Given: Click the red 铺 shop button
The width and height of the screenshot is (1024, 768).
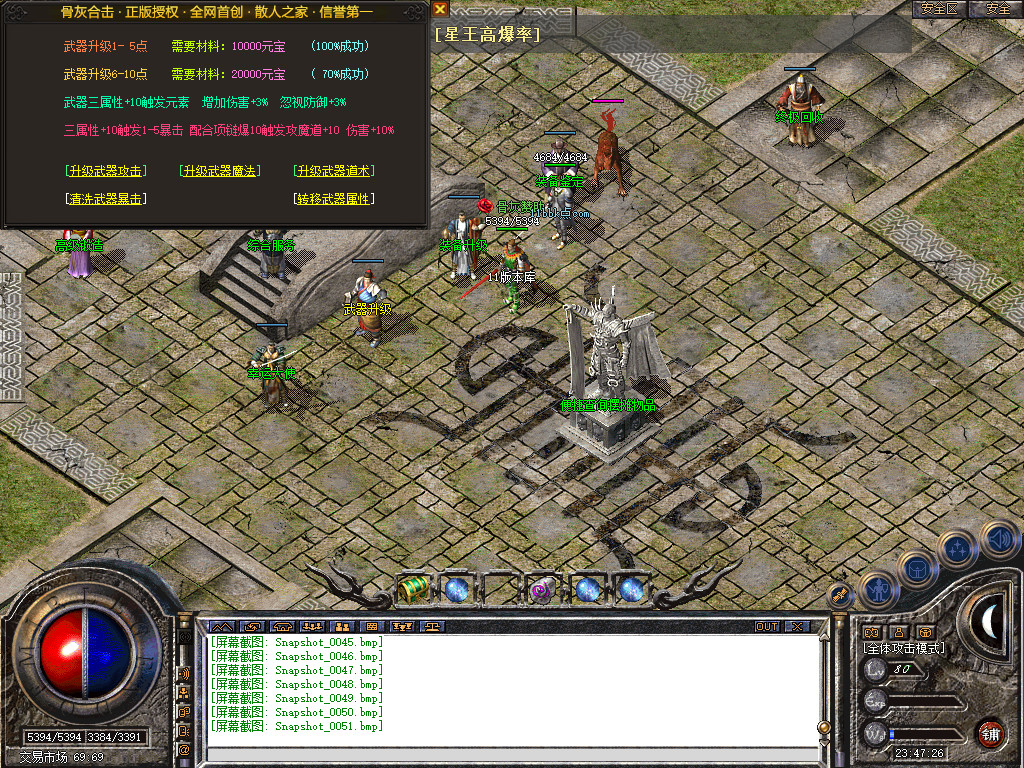Looking at the screenshot, I should (990, 732).
